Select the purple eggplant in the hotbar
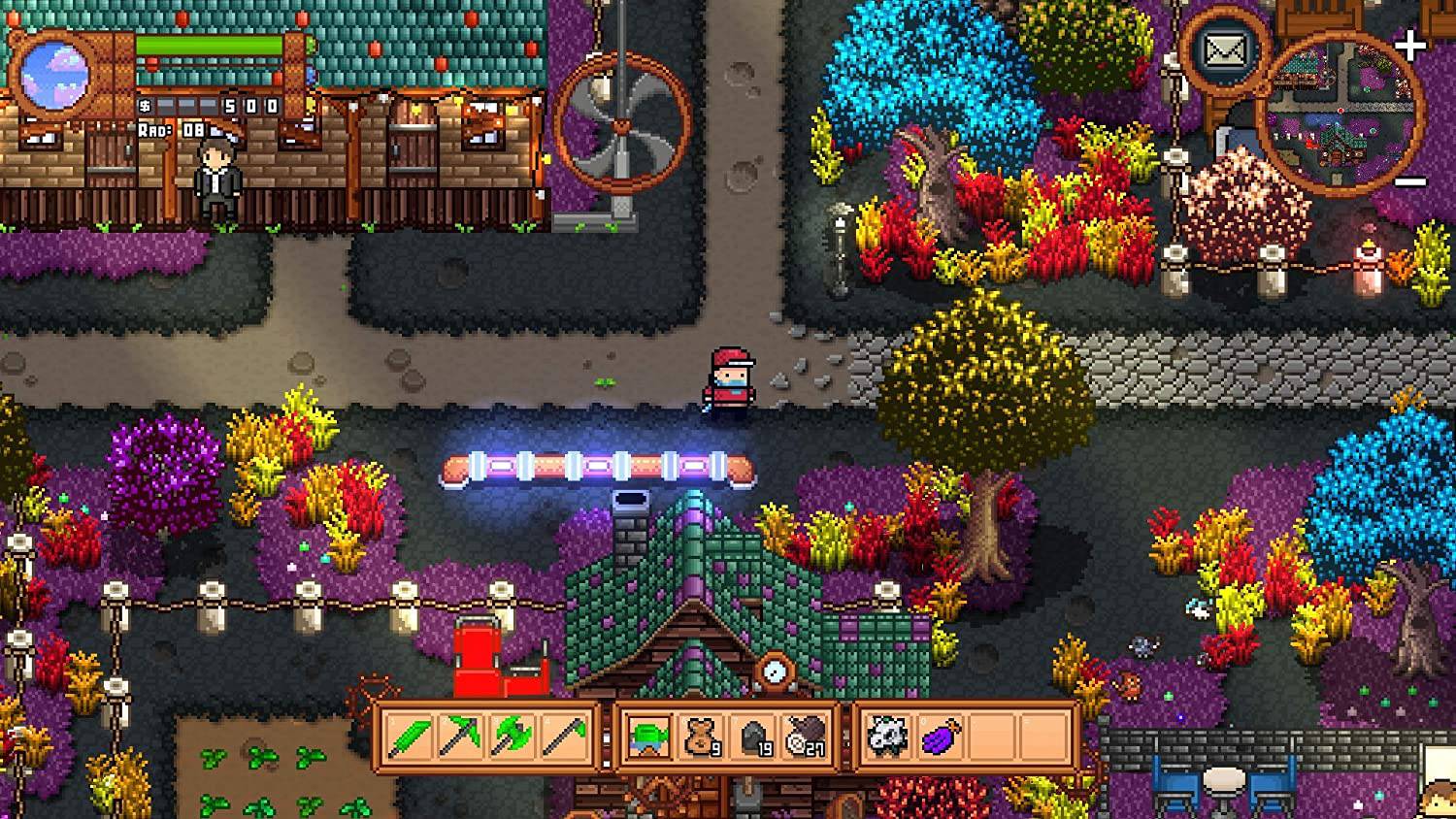 coord(941,736)
